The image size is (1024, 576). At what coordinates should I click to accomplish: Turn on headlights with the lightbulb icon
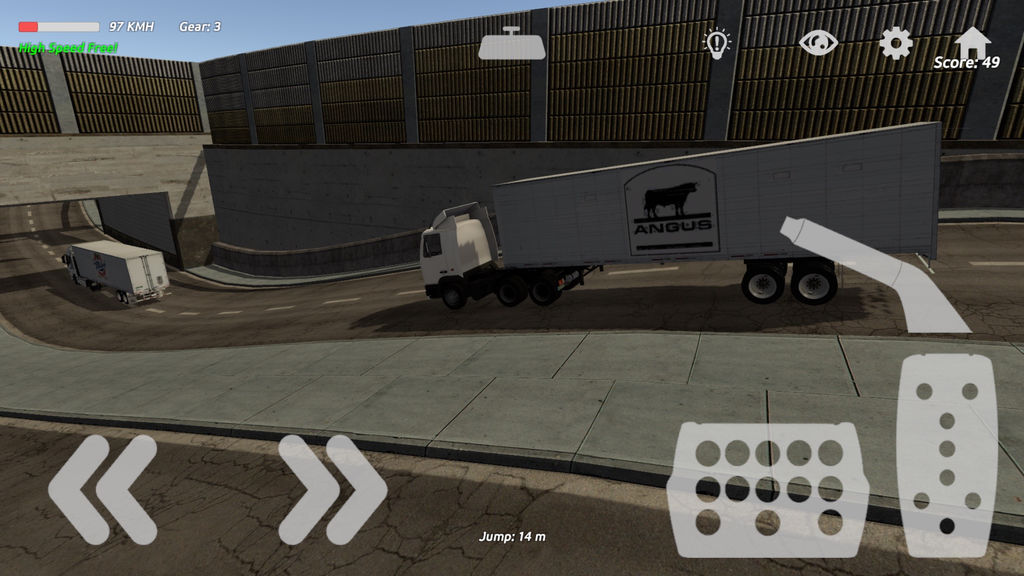[x=716, y=42]
